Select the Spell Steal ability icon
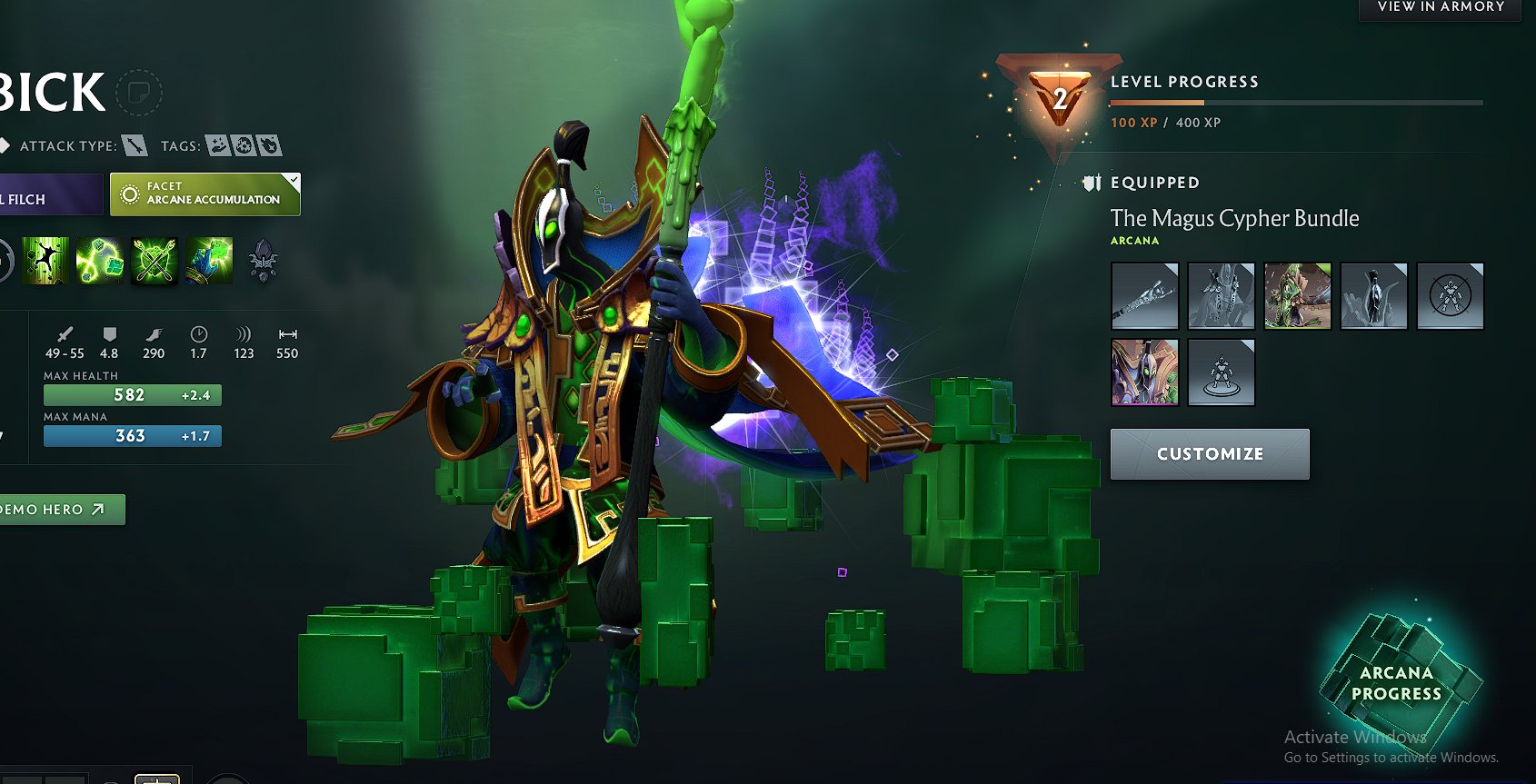The width and height of the screenshot is (1536, 784). 208,261
